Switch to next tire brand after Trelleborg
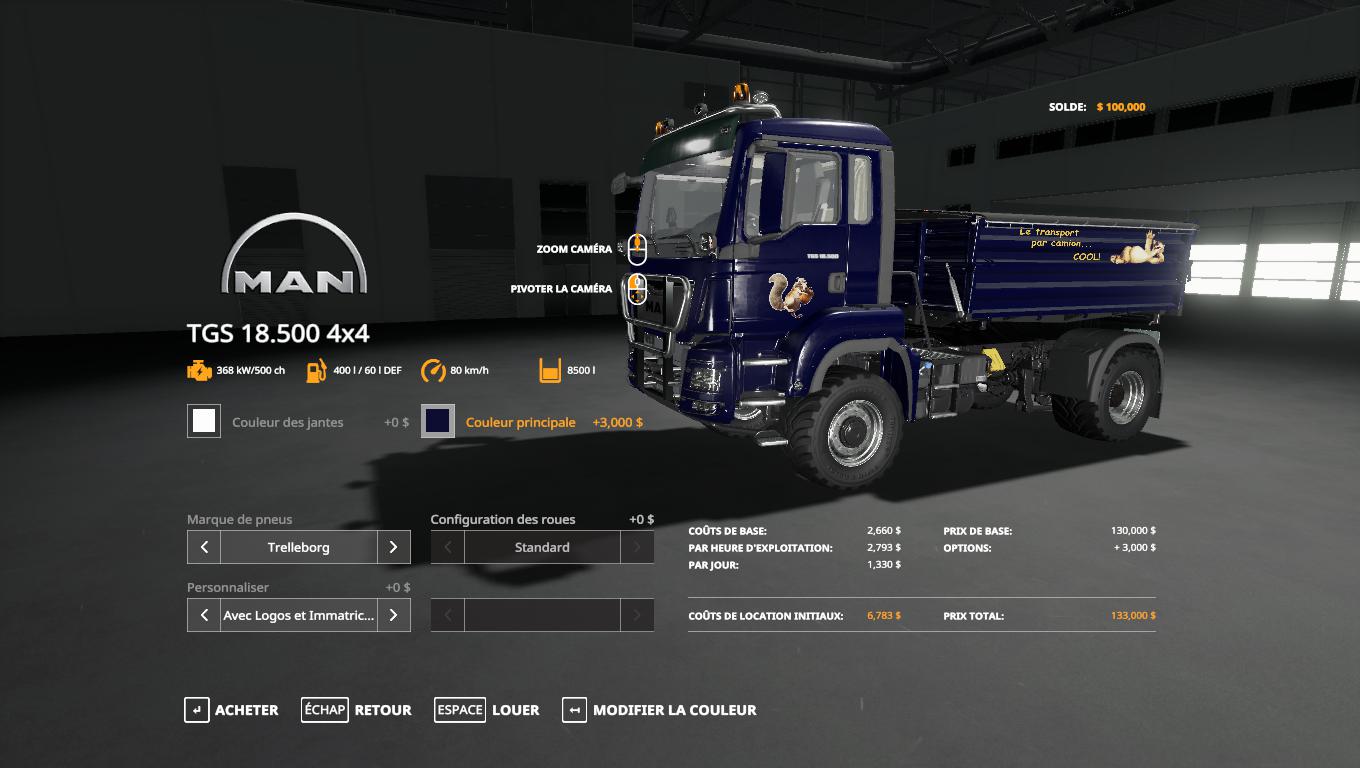Viewport: 1360px width, 768px height. 394,547
